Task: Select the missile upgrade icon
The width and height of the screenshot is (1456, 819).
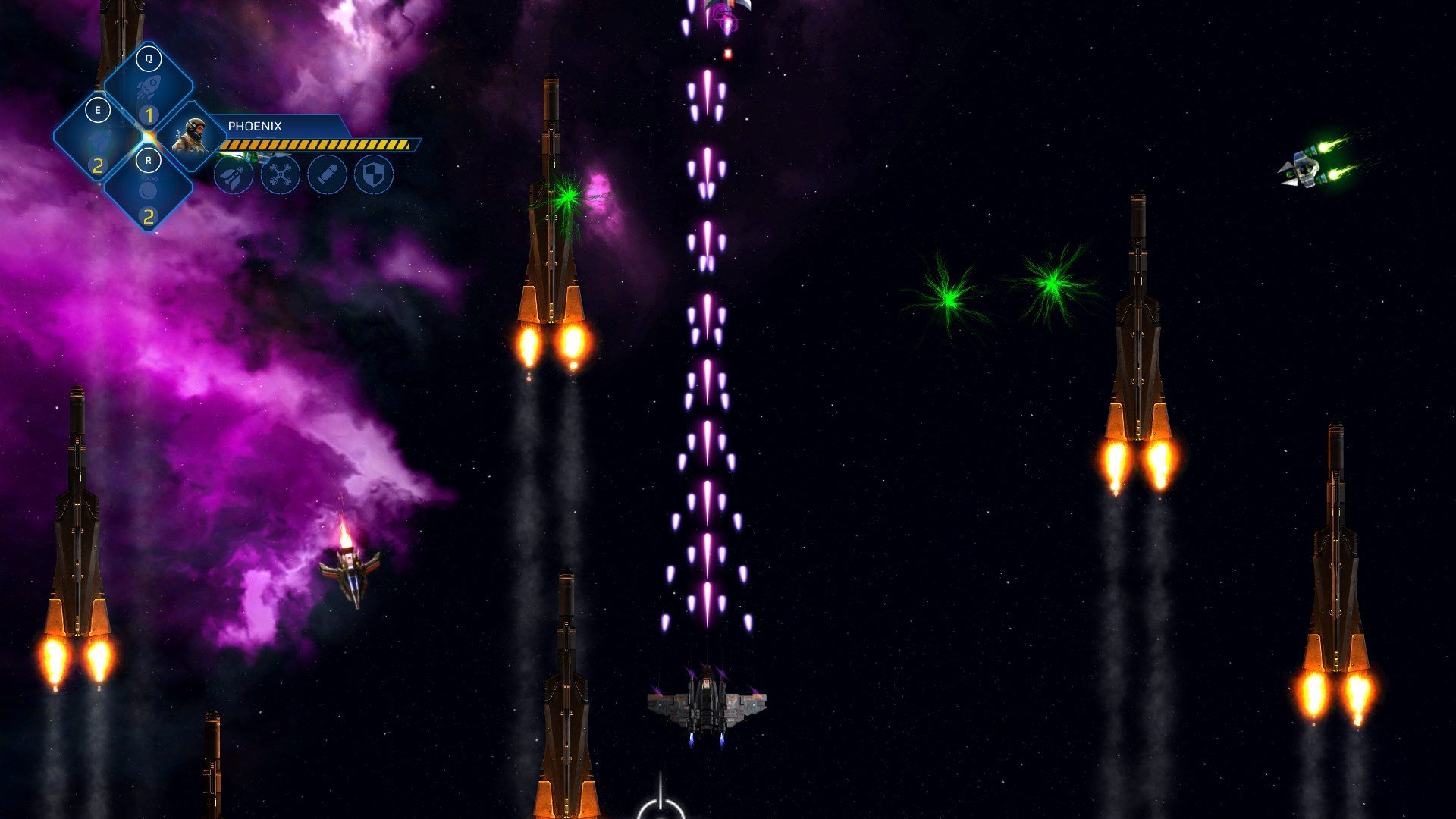Action: (x=234, y=176)
